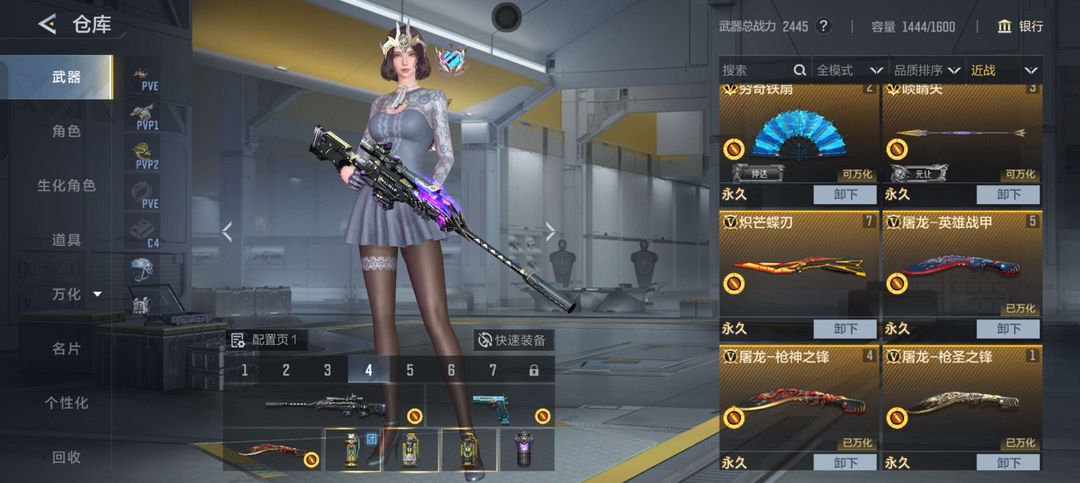Open the 名片 tab
Image resolution: width=1080 pixels, height=483 pixels.
click(x=66, y=349)
